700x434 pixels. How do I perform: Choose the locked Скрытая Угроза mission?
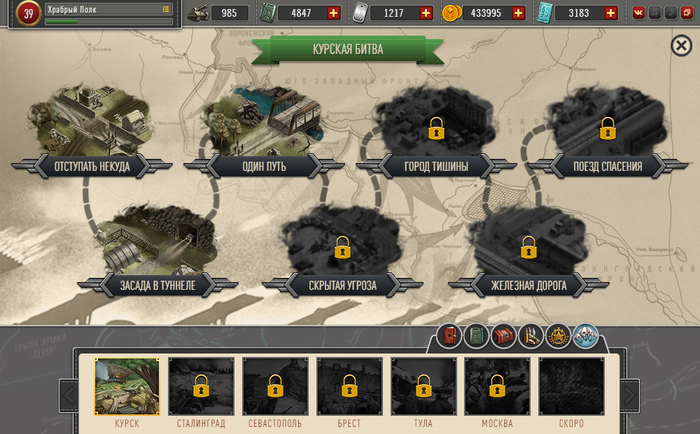click(342, 246)
